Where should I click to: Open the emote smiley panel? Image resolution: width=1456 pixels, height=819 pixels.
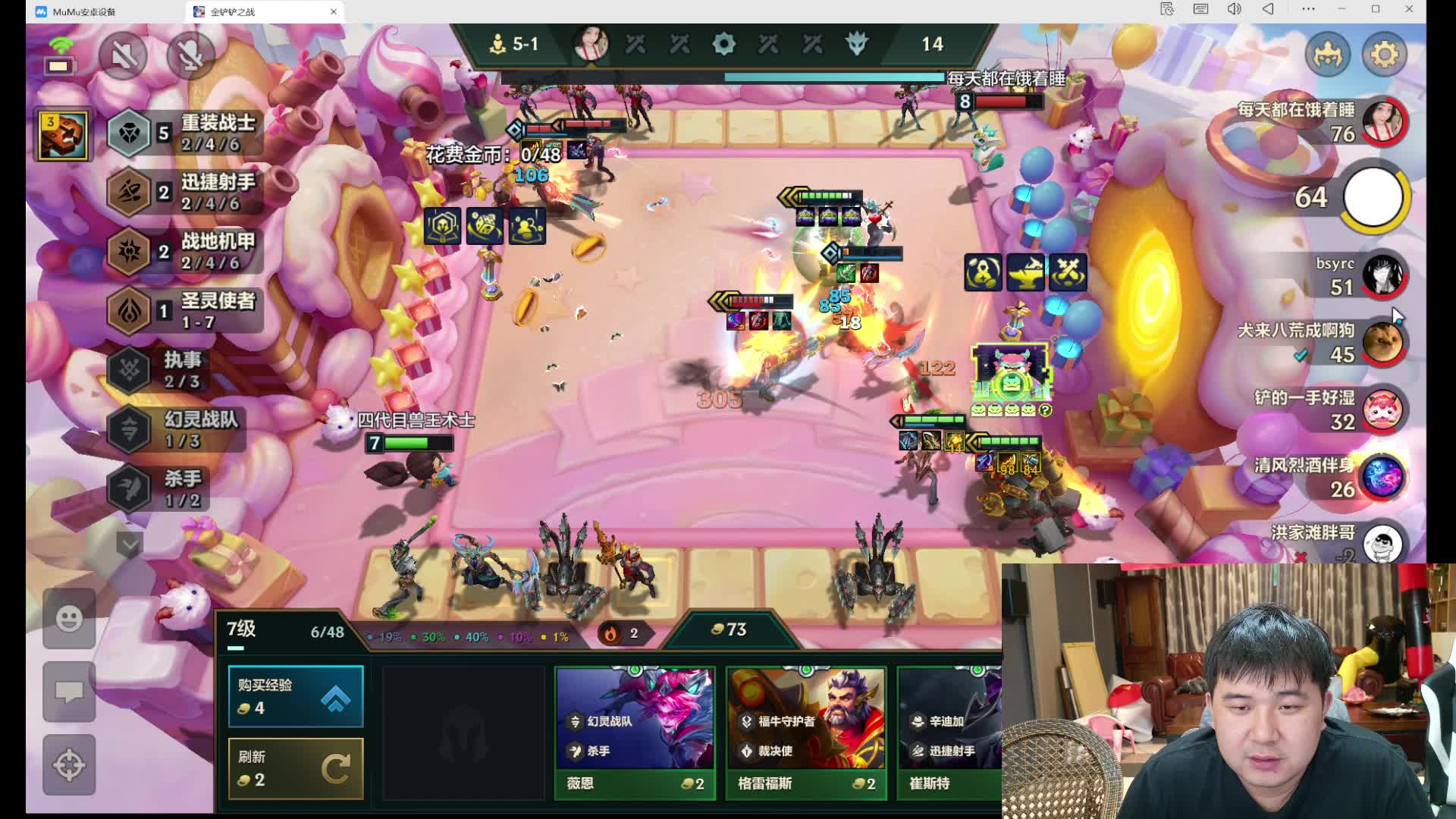69,619
